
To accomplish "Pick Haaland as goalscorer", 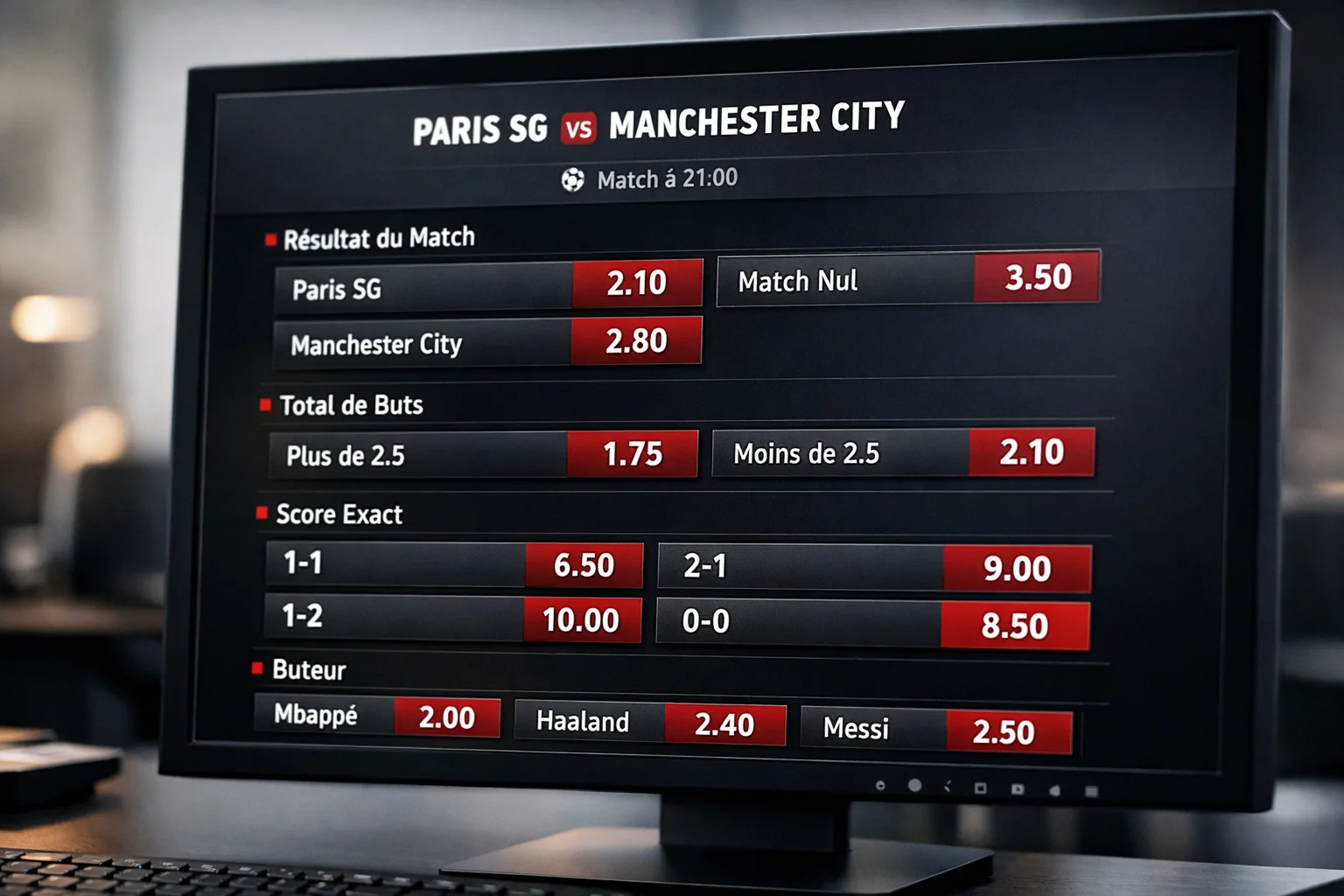I will point(724,724).
